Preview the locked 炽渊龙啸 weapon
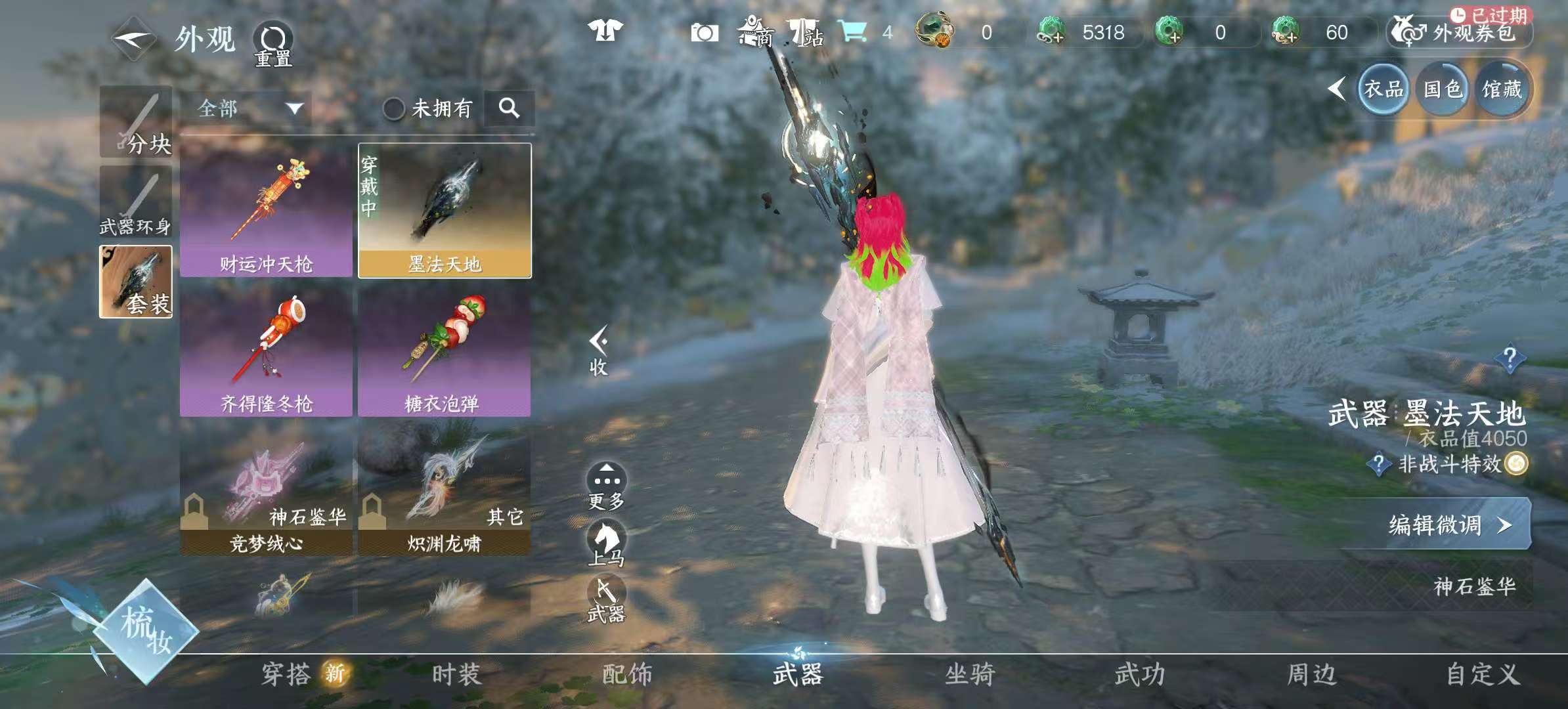The height and width of the screenshot is (709, 1568). click(x=445, y=491)
